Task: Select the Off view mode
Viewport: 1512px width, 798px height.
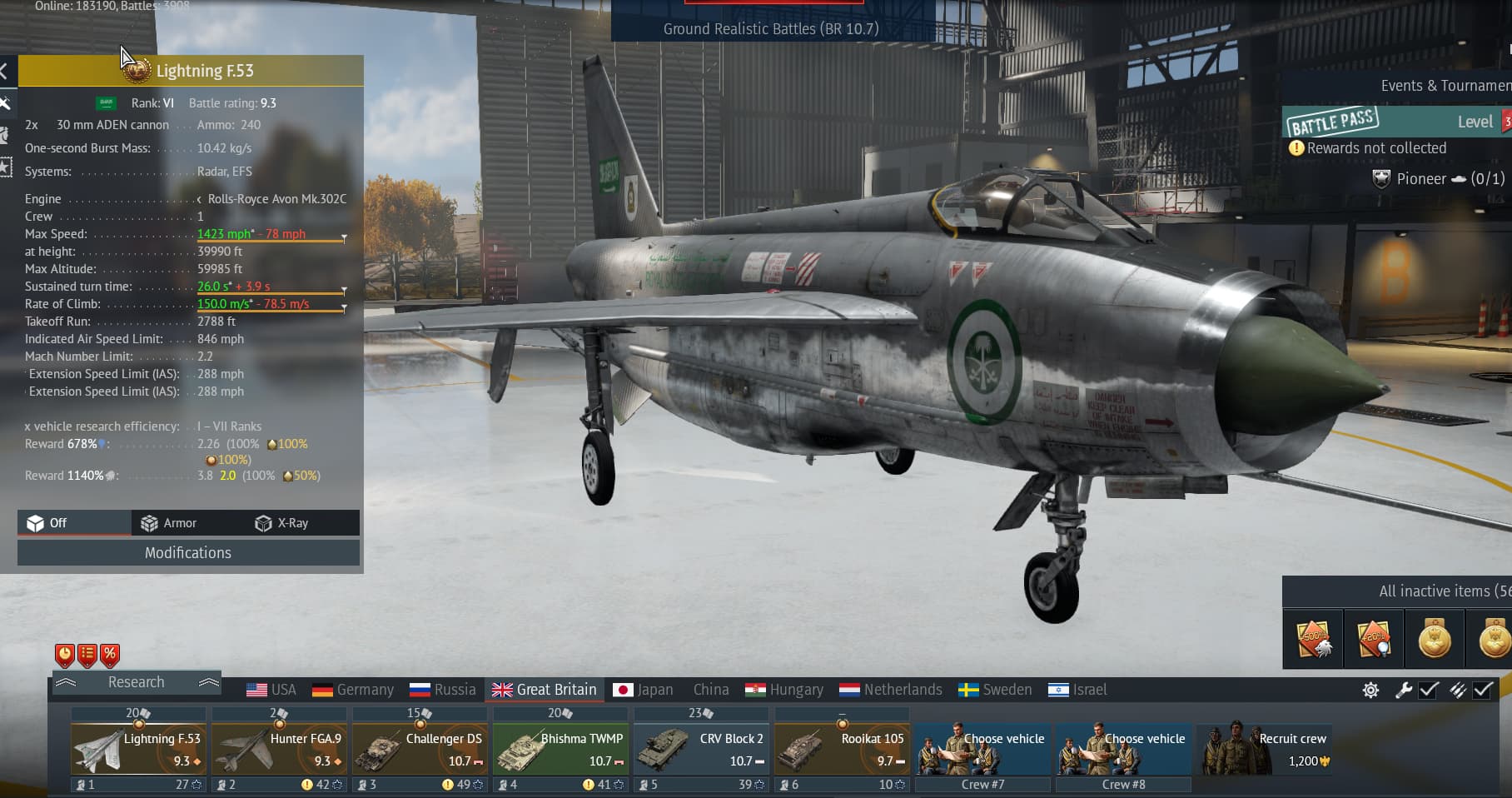Action: pyautogui.click(x=48, y=523)
